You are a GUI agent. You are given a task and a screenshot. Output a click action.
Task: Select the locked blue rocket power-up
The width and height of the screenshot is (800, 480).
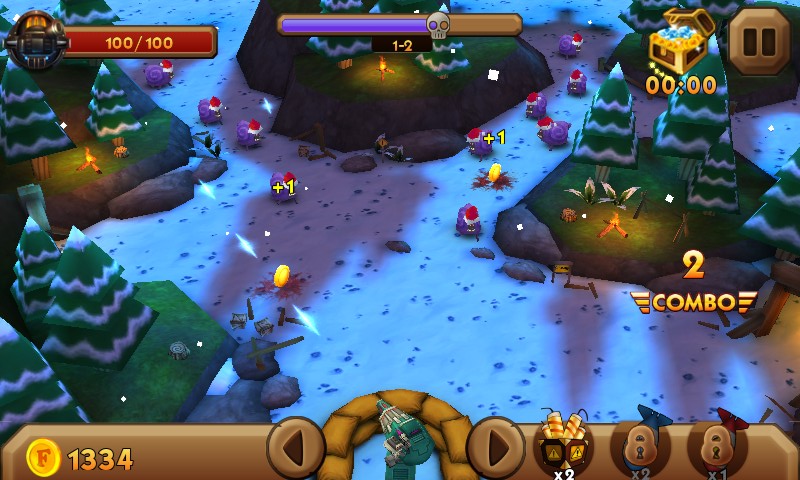pos(640,444)
